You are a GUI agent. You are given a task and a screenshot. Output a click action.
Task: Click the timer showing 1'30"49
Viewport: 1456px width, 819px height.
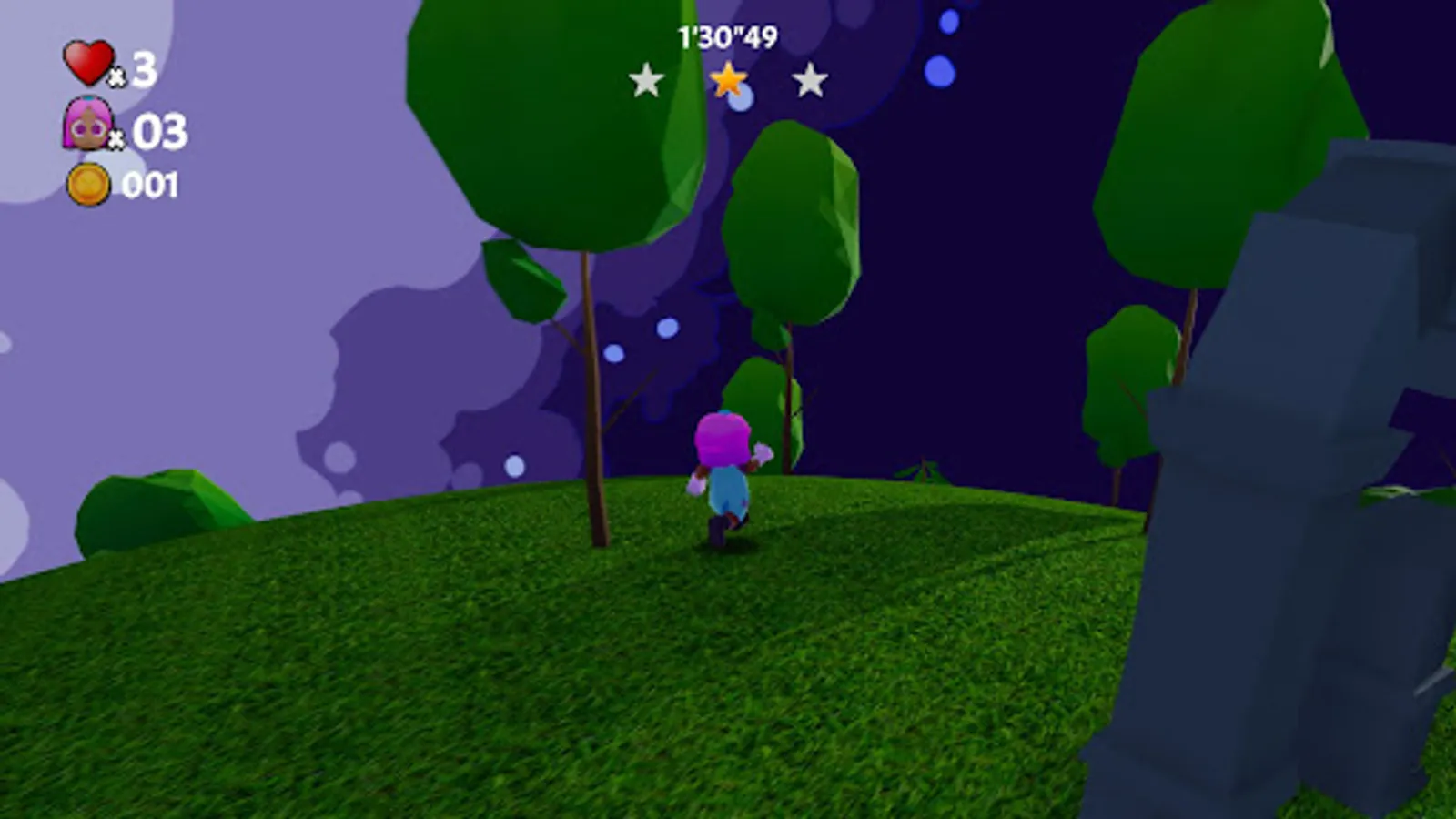tap(725, 36)
